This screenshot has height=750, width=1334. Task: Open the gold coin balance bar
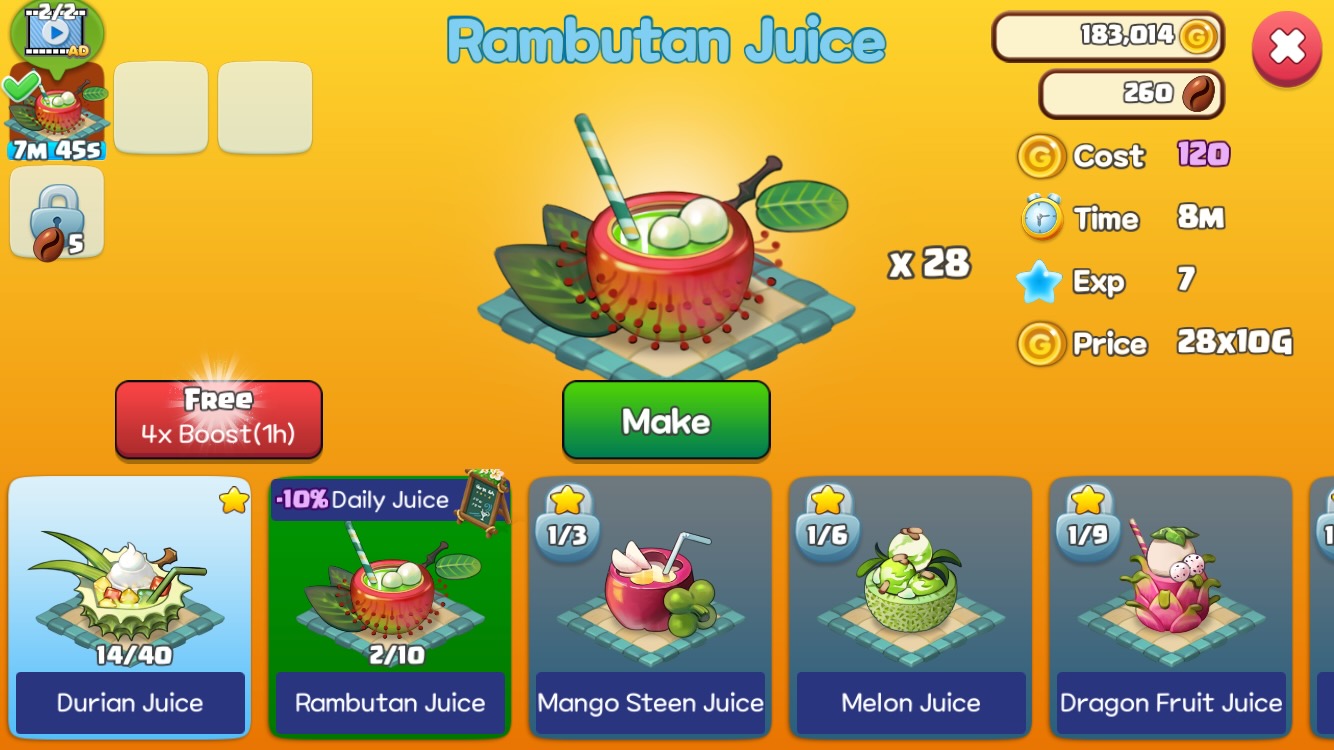[x=1108, y=37]
